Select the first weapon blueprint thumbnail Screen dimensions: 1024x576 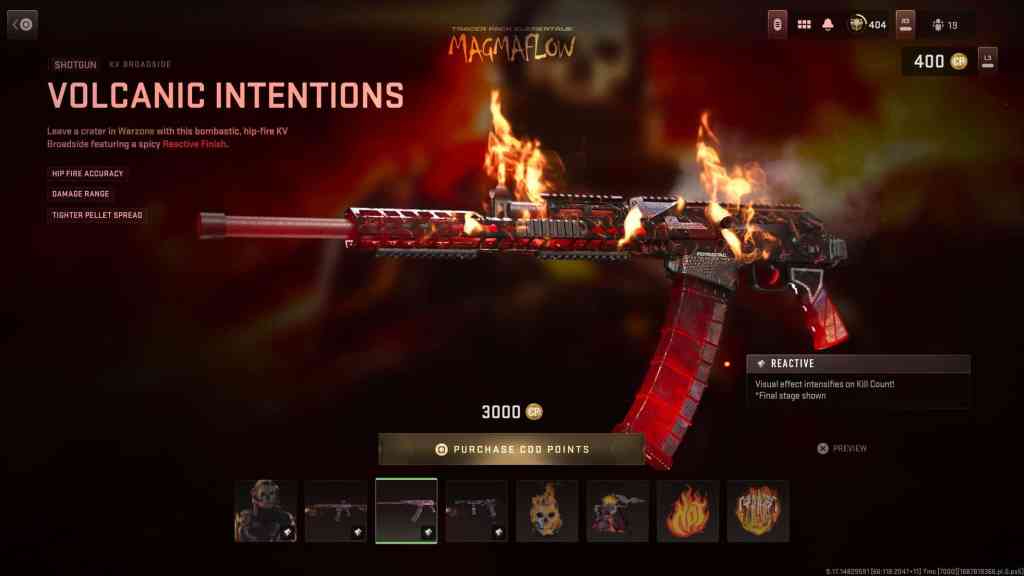336,511
